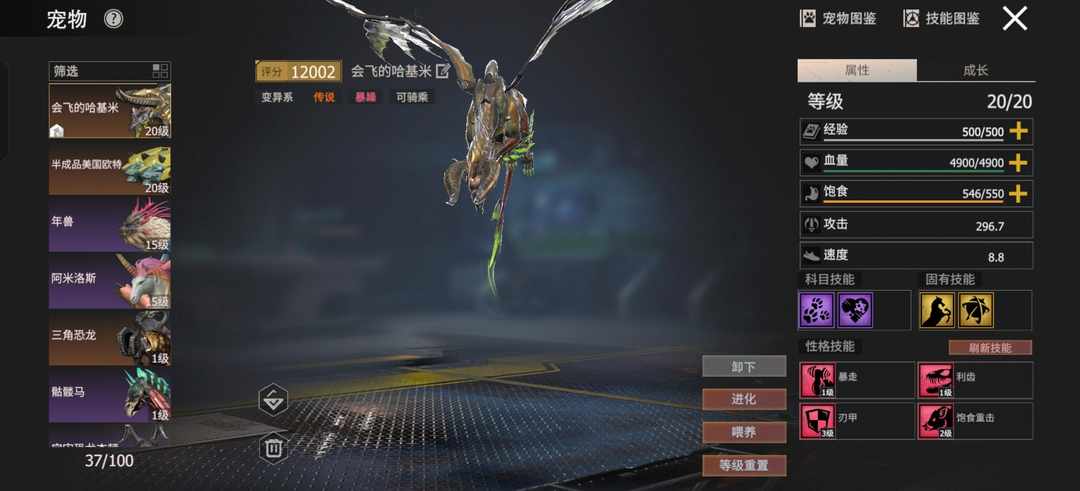
Task: Switch to the 成长 growth tab
Action: point(975,70)
